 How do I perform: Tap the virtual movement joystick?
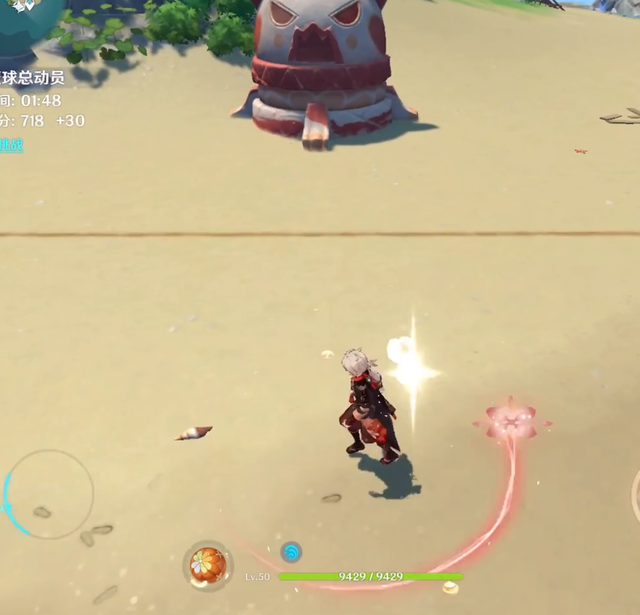tap(49, 493)
